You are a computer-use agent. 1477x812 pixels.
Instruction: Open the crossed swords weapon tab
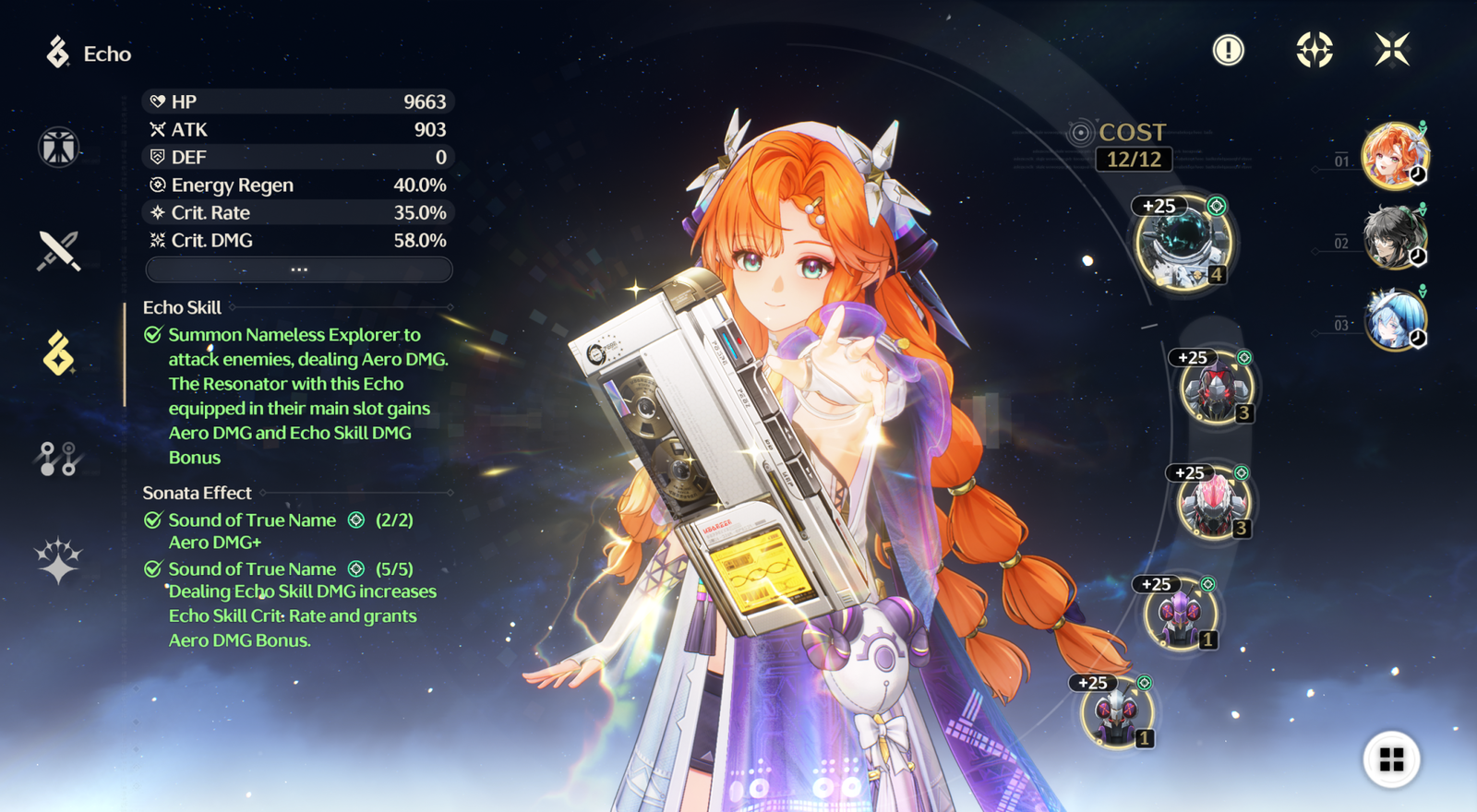(59, 250)
